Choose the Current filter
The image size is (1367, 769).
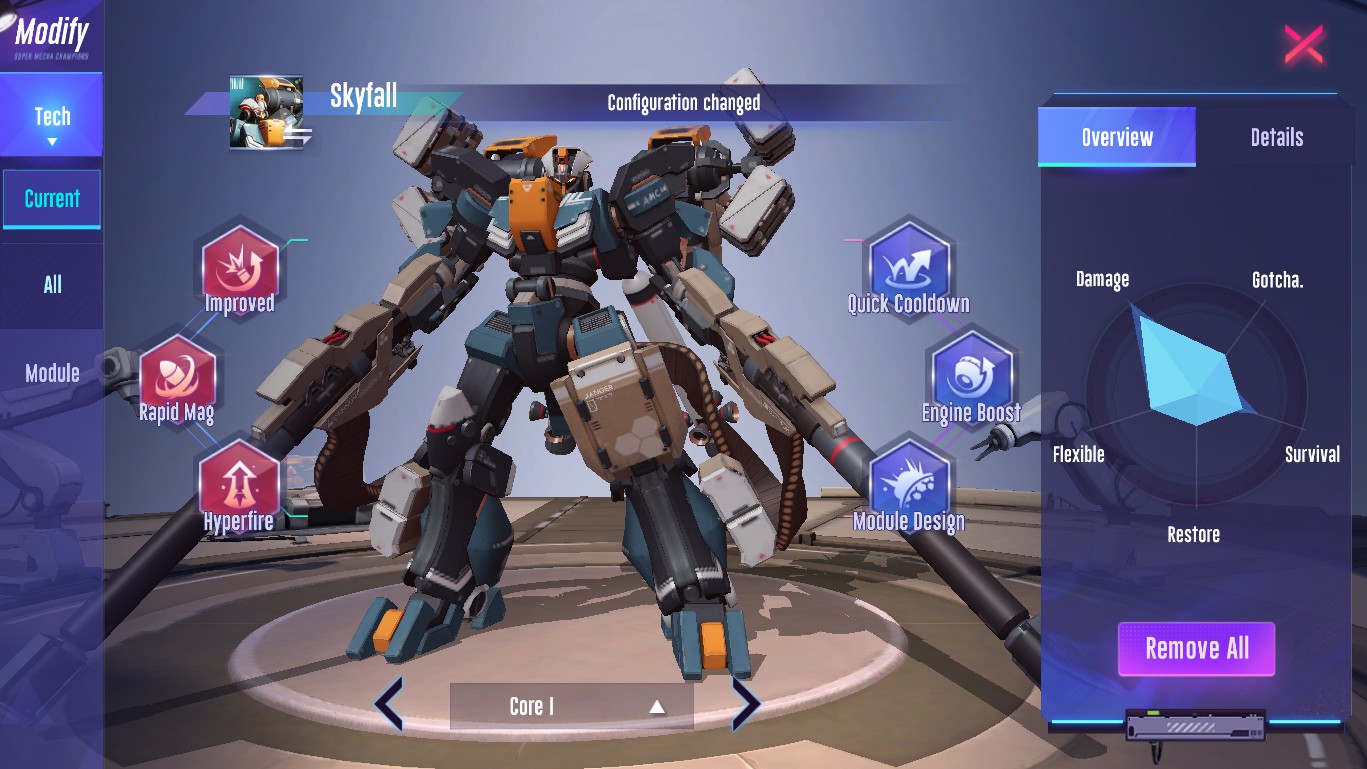(x=52, y=198)
